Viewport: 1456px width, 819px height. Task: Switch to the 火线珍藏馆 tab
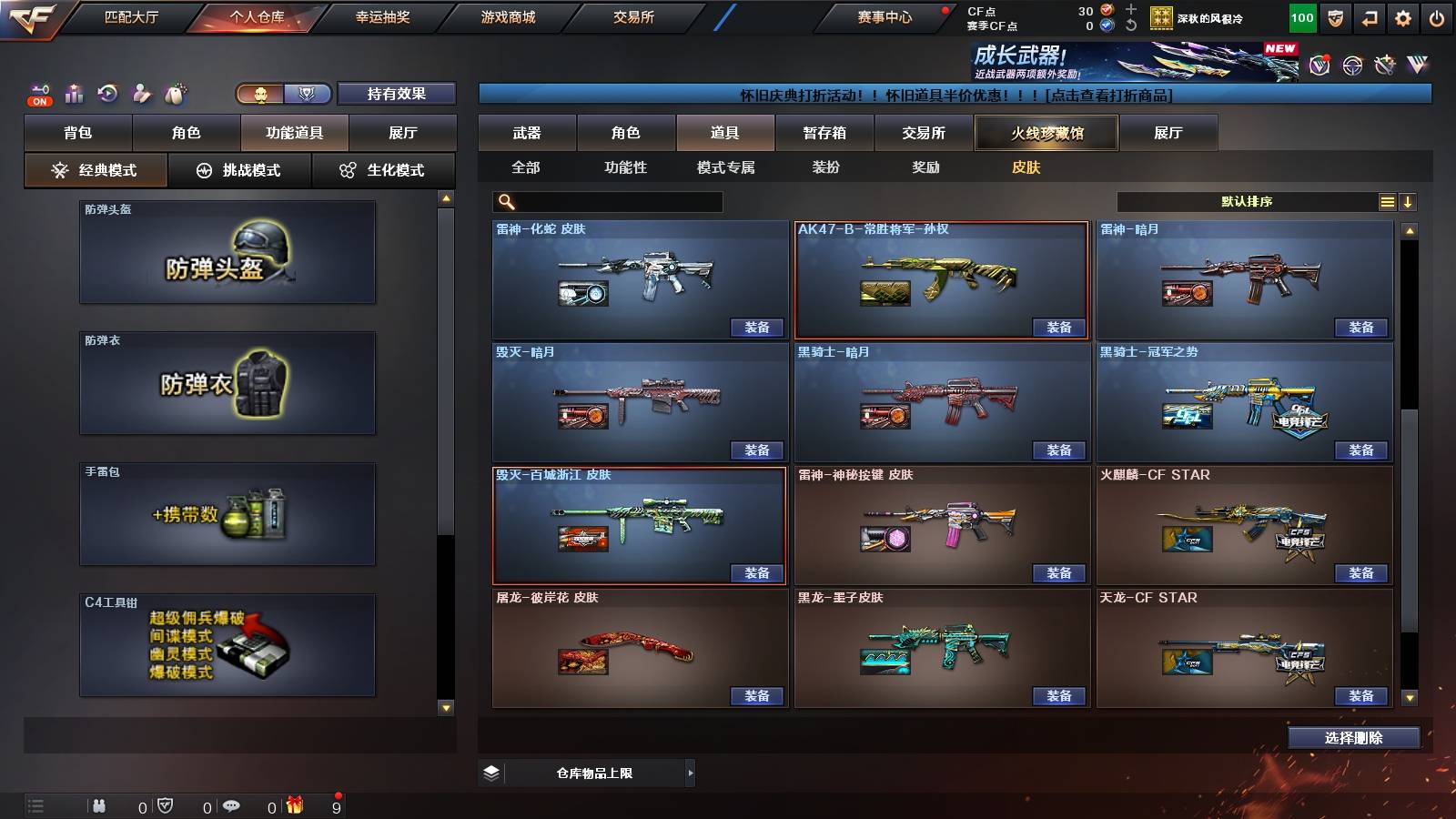coord(1046,133)
